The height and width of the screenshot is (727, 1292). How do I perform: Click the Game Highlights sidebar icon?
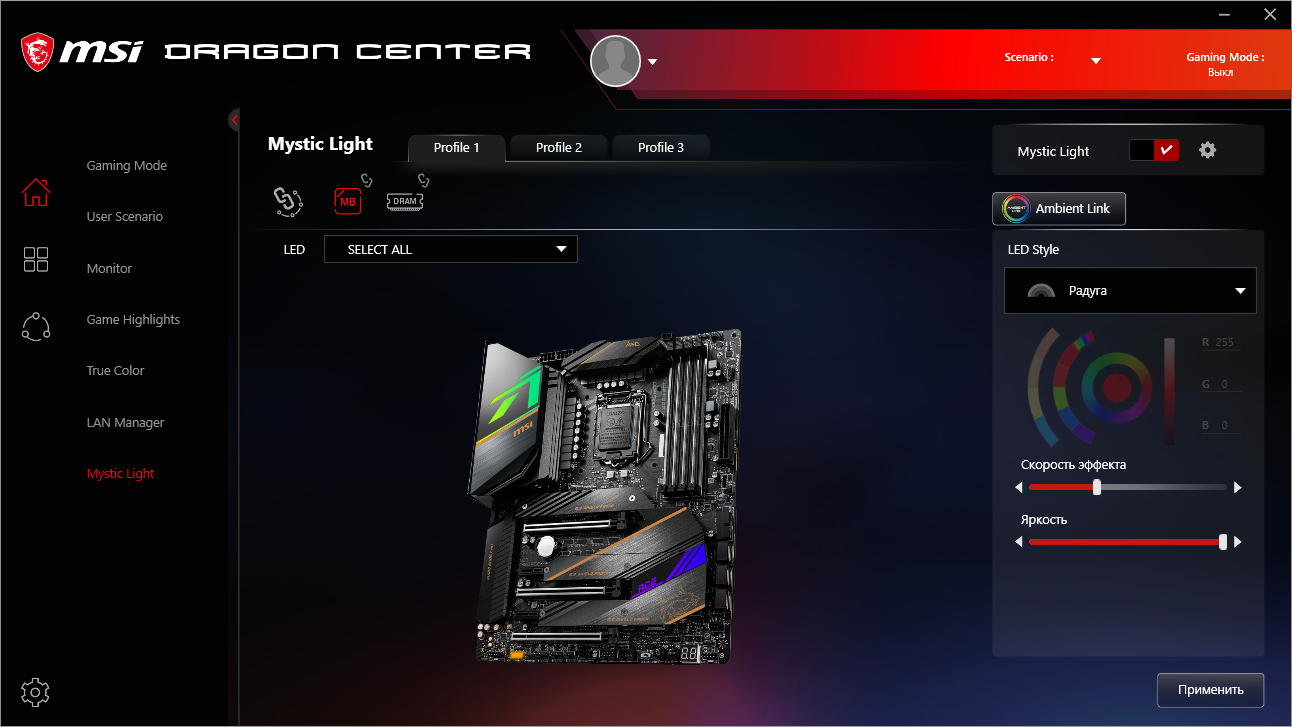pyautogui.click(x=36, y=326)
